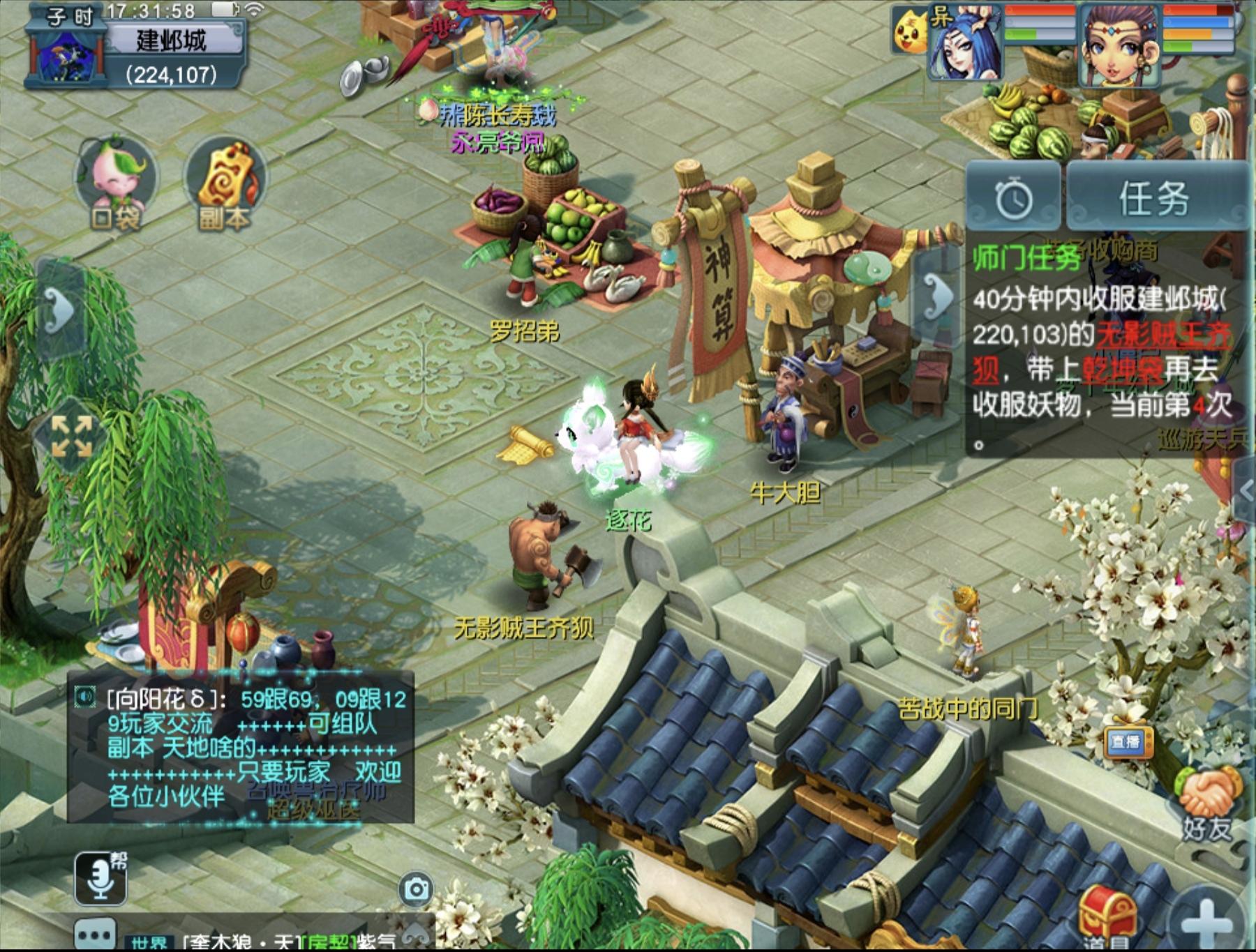
Task: Open the 口袋 peach pet icon
Action: [x=116, y=182]
